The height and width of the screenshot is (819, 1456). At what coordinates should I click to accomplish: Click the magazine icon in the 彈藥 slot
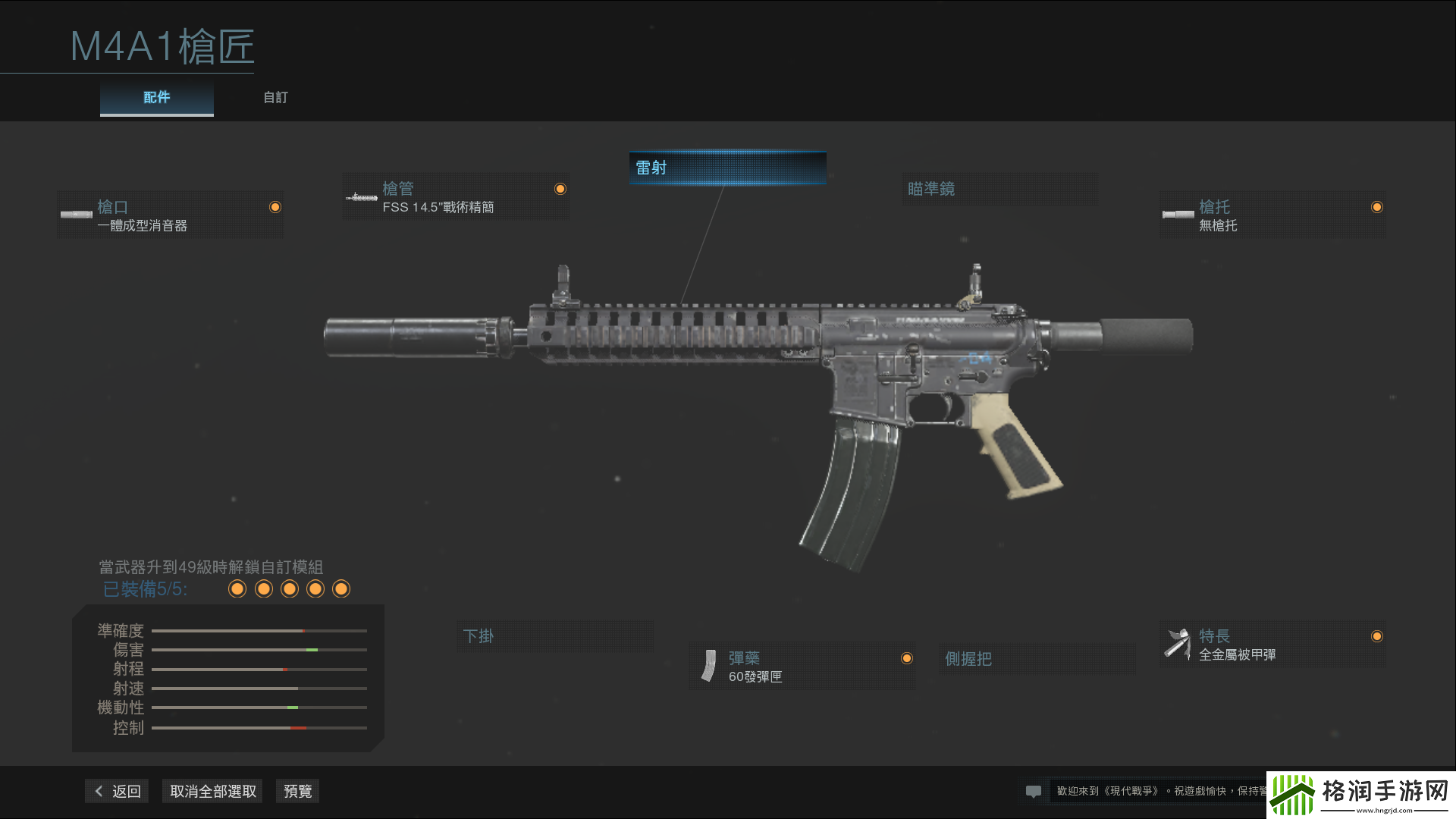point(709,666)
